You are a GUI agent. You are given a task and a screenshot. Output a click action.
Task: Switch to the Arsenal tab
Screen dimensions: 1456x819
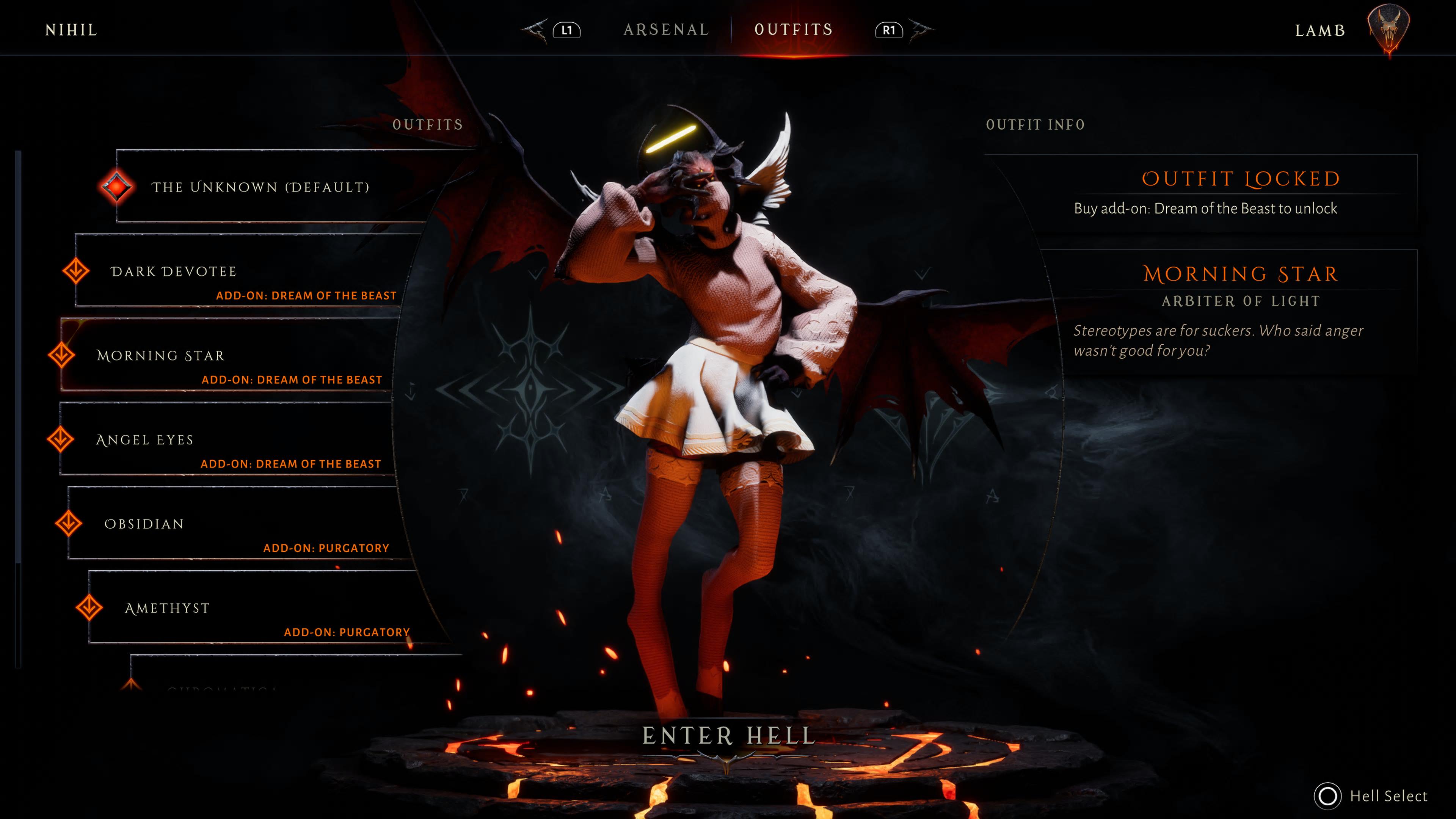click(x=666, y=30)
